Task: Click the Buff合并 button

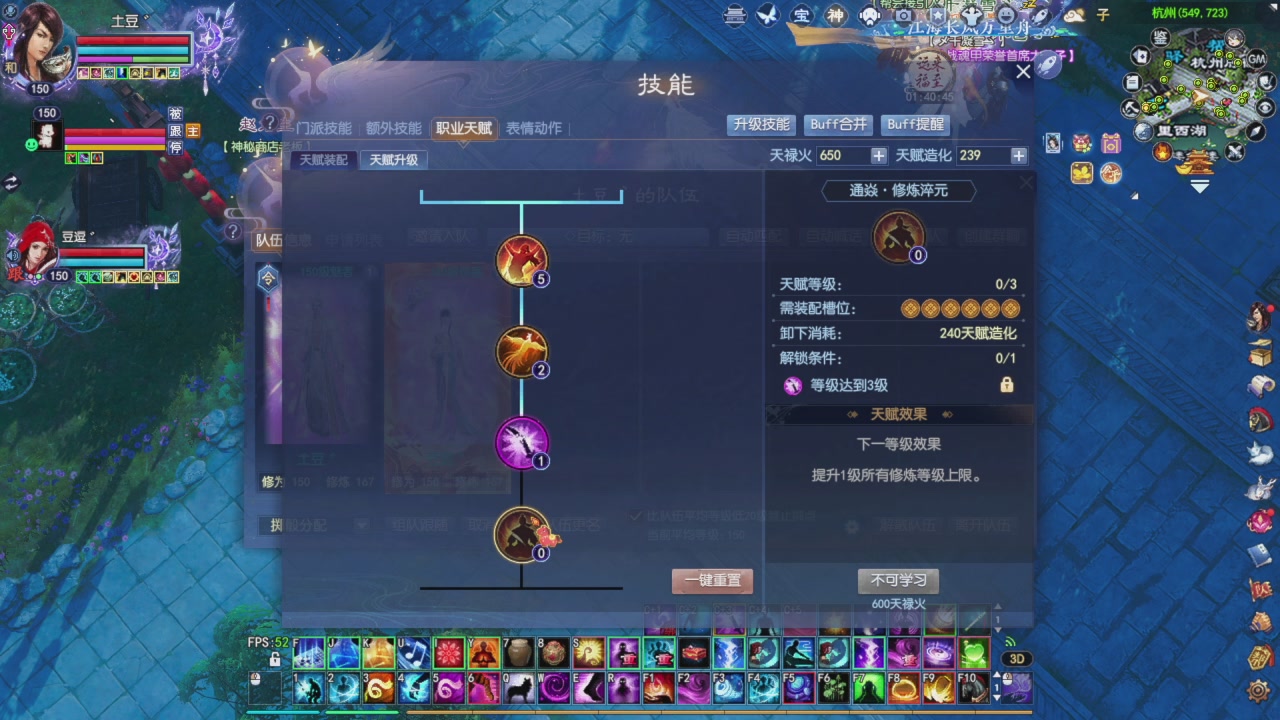Action: coord(838,125)
